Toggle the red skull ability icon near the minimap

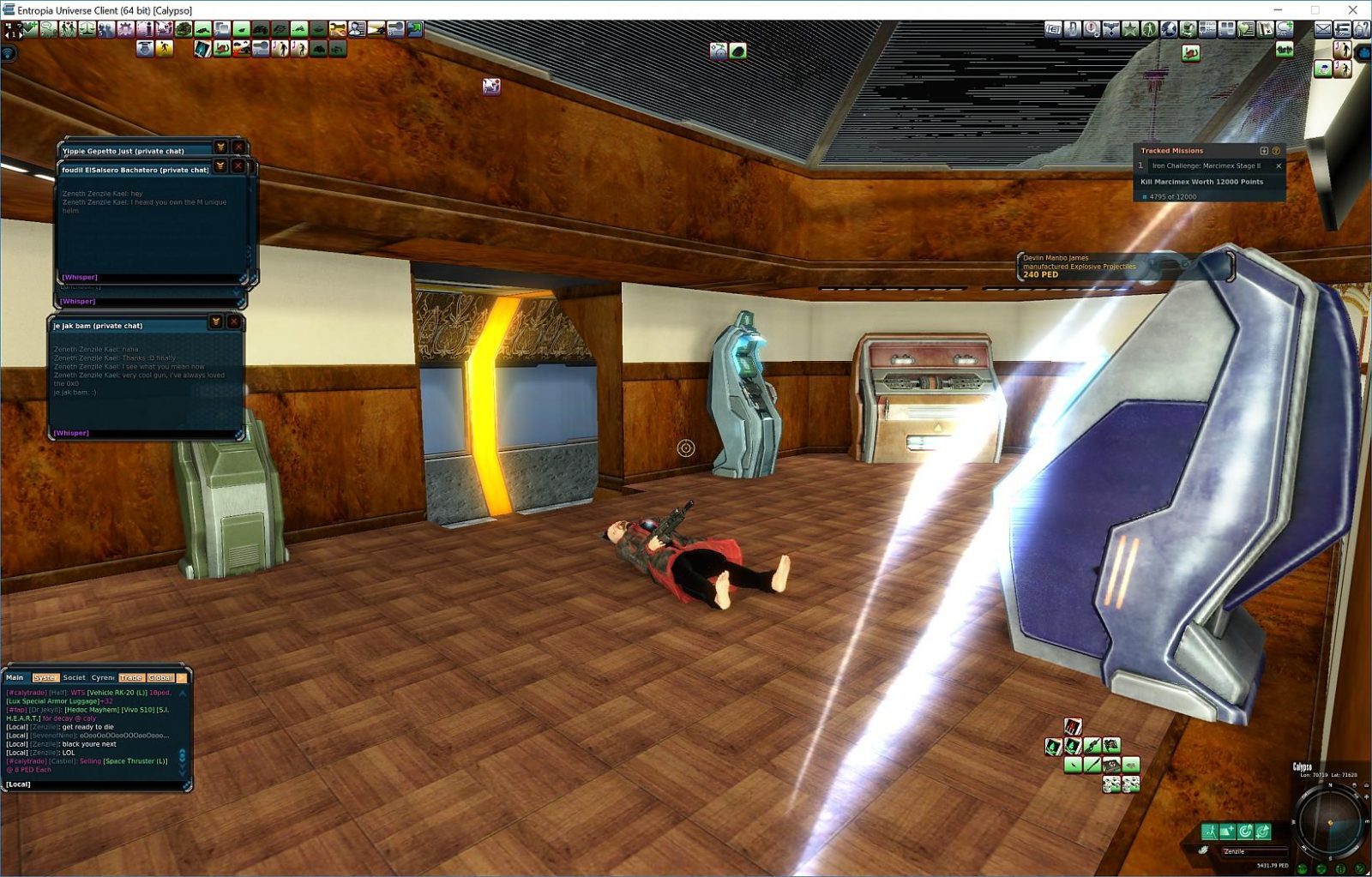[x=1073, y=726]
